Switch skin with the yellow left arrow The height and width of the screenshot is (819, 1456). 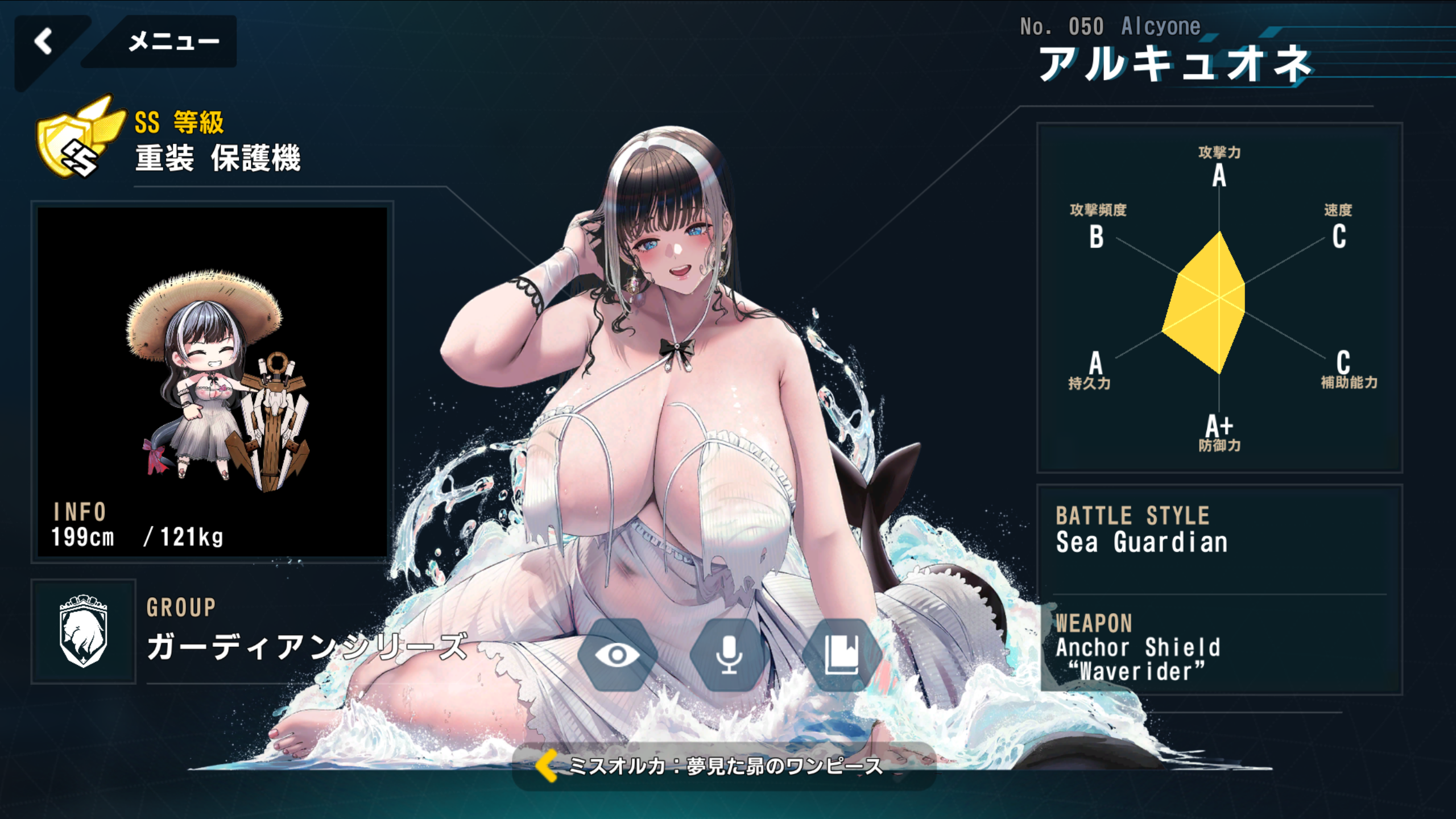tap(547, 766)
